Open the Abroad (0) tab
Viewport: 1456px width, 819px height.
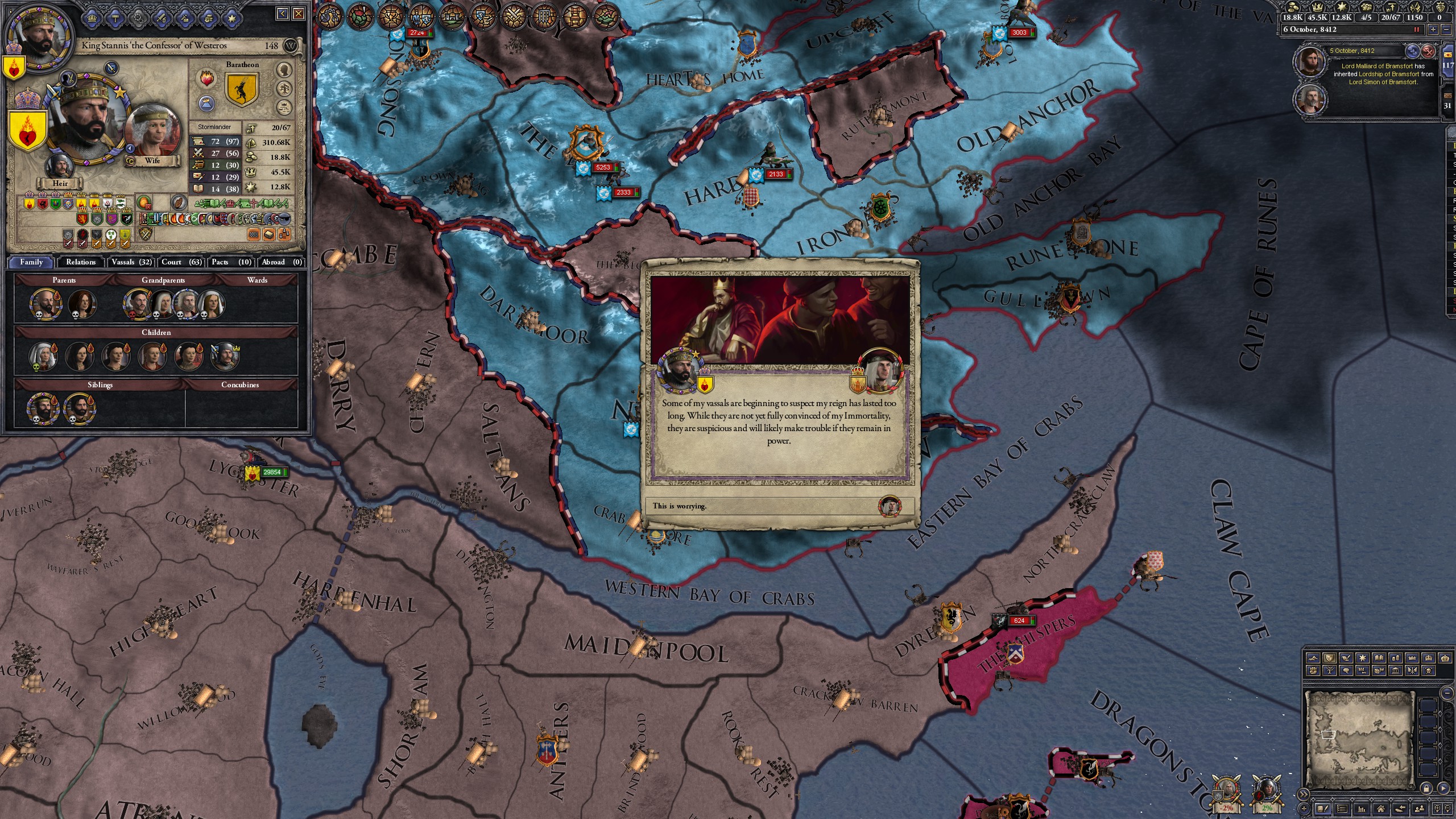(282, 262)
